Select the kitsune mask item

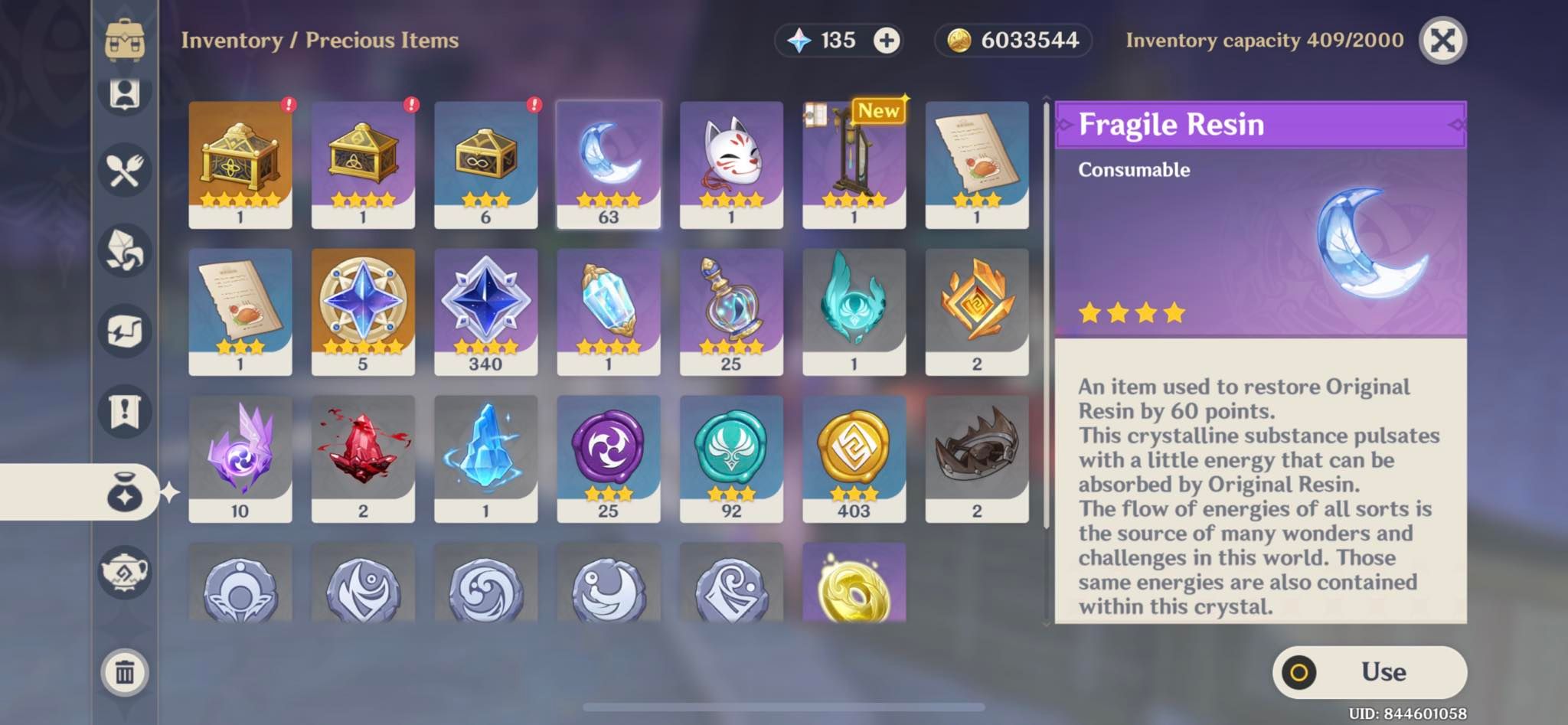coord(731,161)
